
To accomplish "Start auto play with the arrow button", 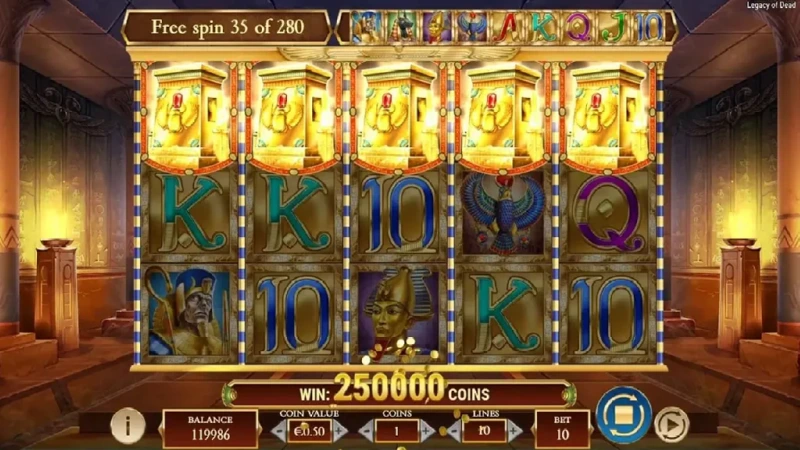I will click(671, 426).
